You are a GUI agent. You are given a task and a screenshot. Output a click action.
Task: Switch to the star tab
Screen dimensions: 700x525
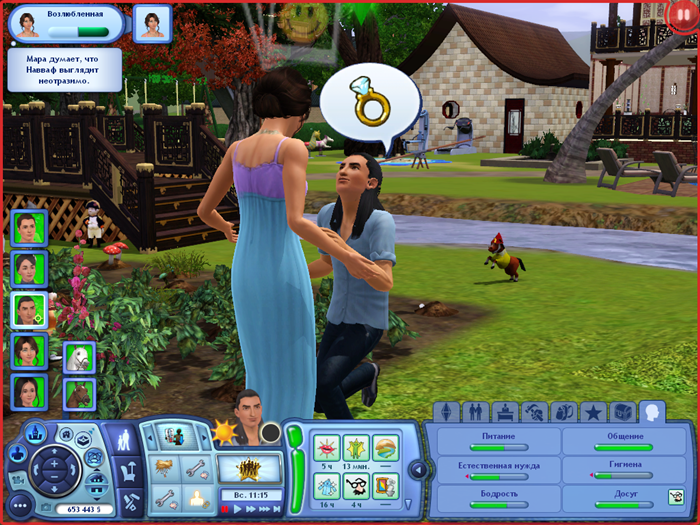(593, 412)
